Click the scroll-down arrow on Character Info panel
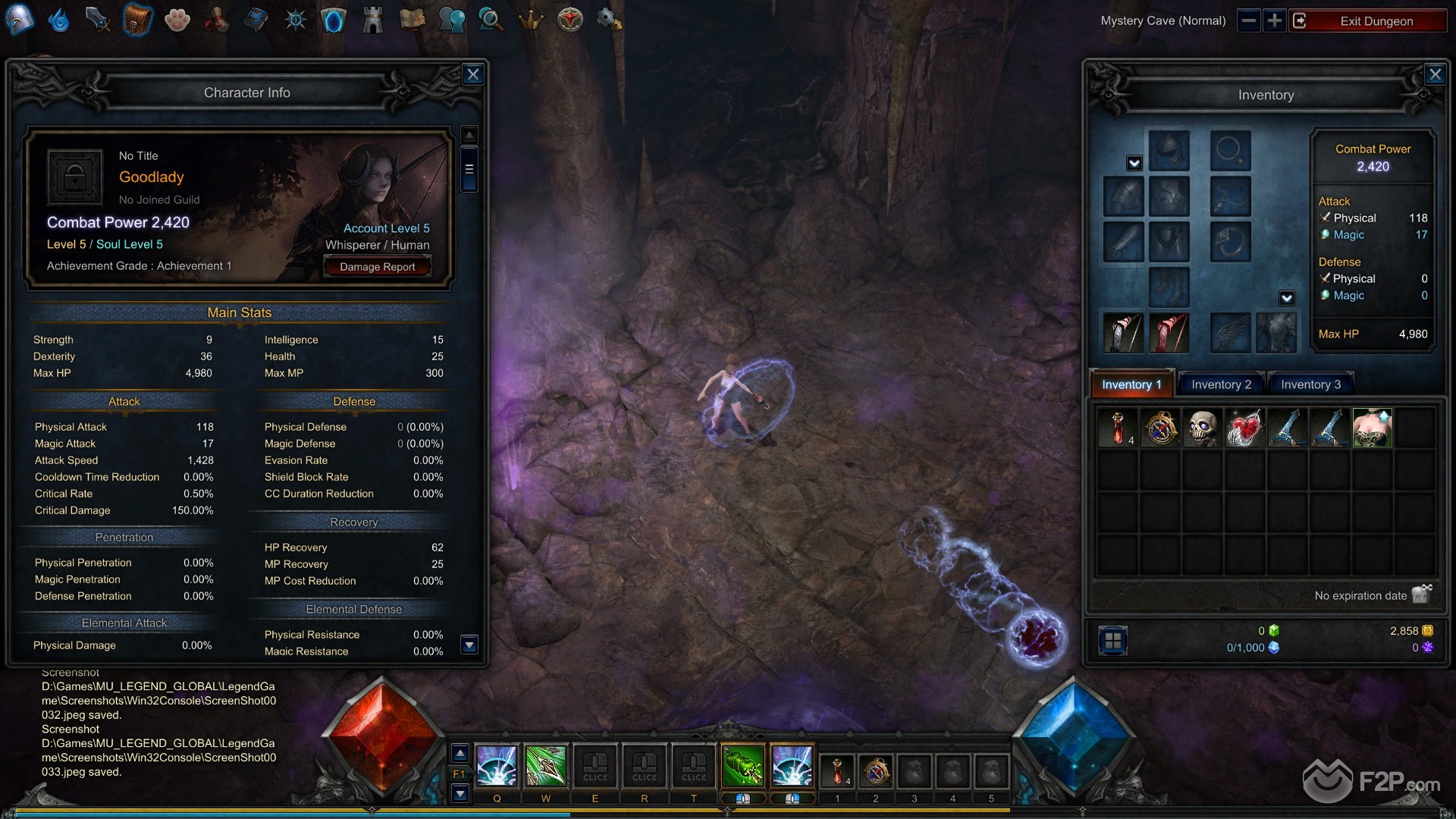This screenshot has height=819, width=1456. 469,644
